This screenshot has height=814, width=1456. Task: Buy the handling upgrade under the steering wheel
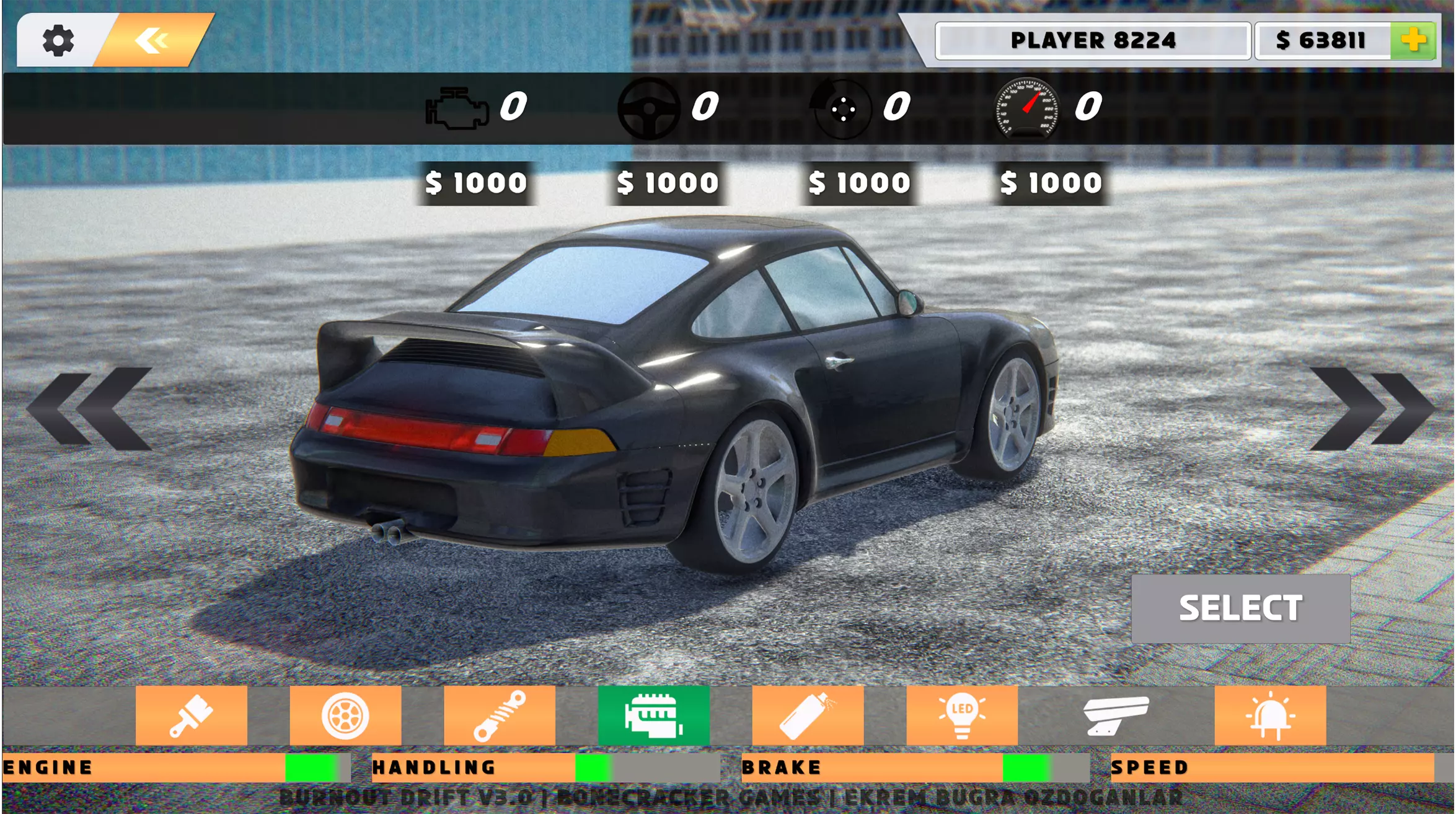pyautogui.click(x=668, y=183)
